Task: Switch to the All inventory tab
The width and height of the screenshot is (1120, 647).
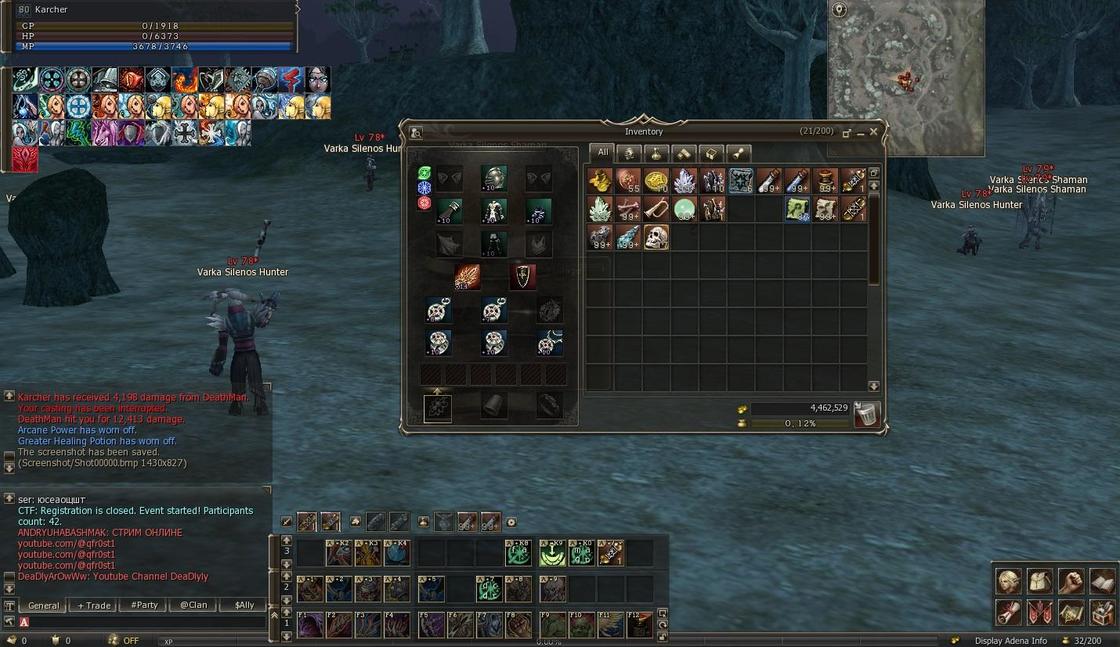Action: 601,154
